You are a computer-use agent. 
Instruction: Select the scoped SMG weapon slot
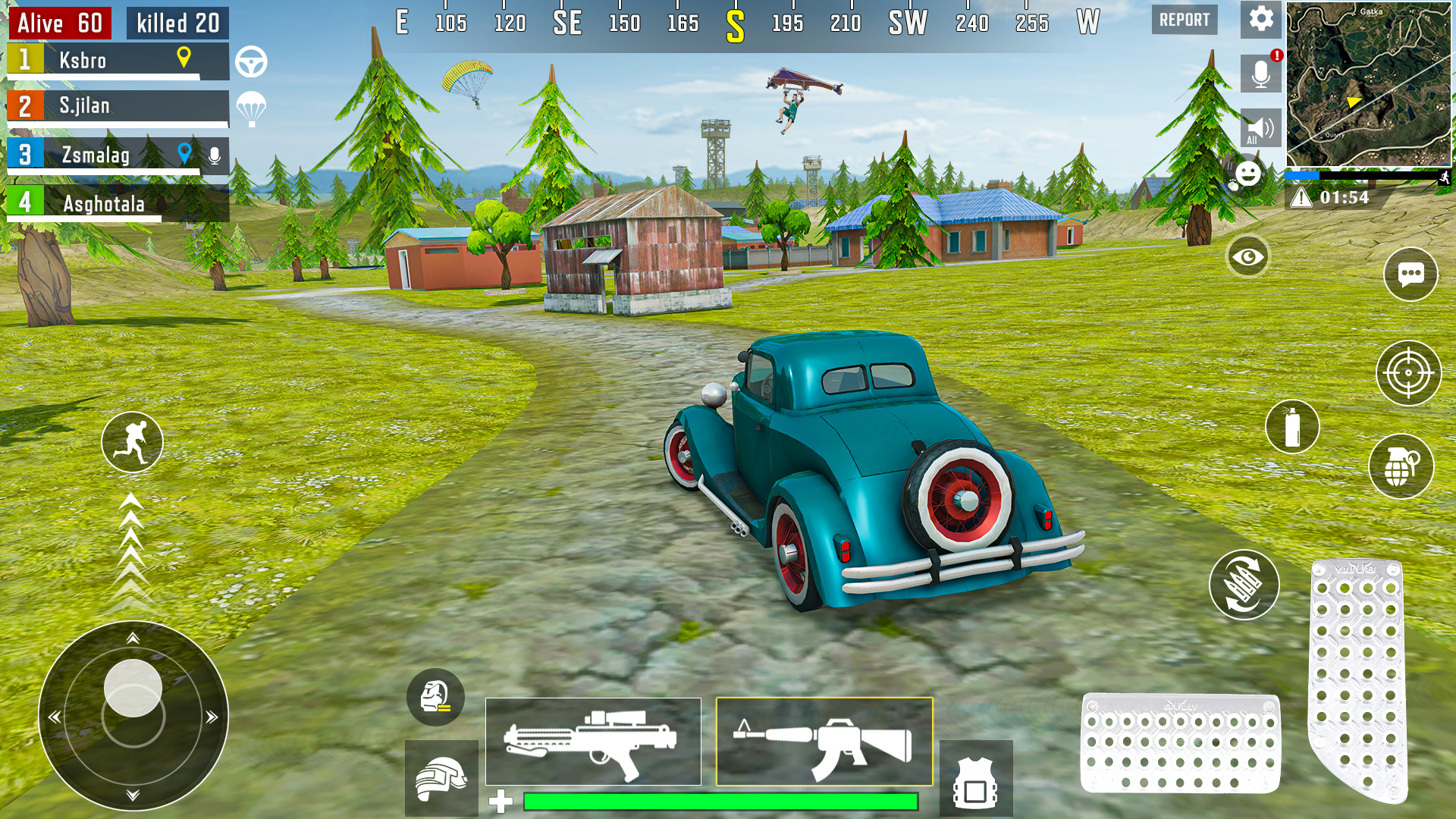coord(593,742)
